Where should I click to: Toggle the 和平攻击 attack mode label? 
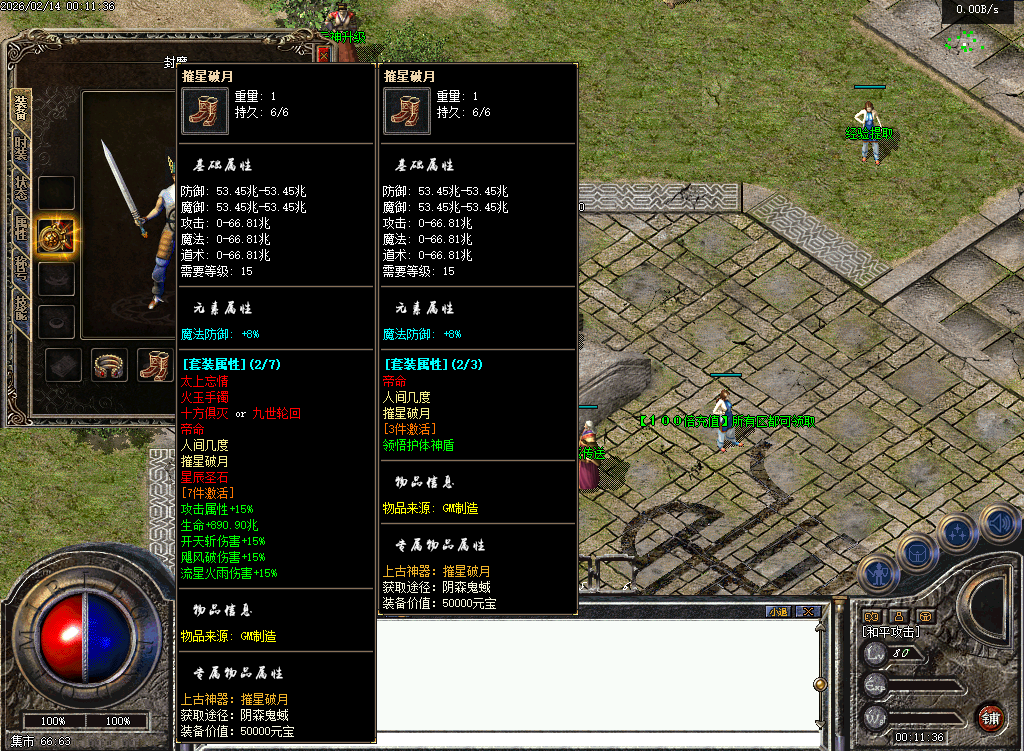pos(891,632)
